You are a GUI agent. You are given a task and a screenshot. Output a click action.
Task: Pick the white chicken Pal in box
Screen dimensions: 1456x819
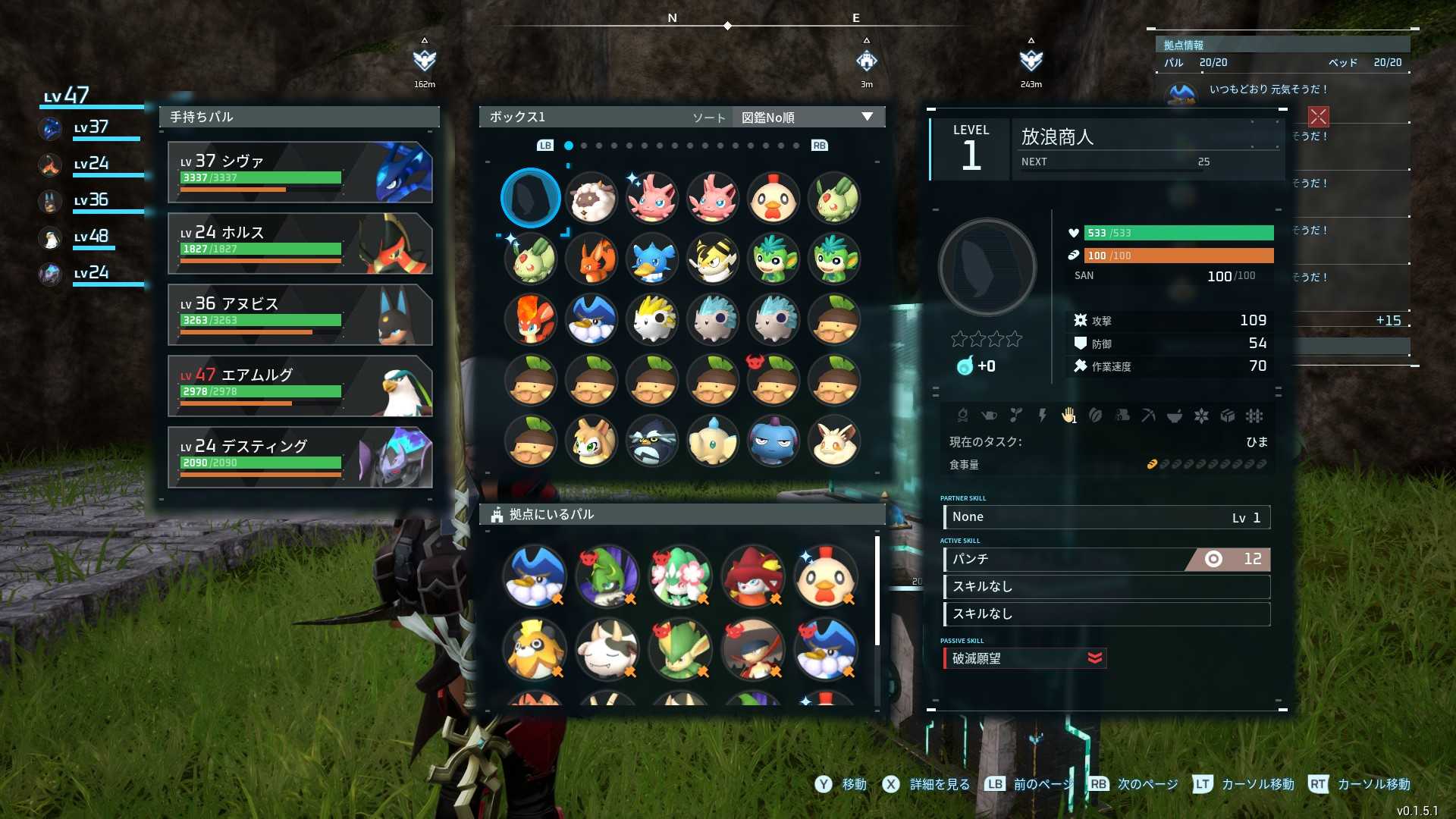pos(773,198)
